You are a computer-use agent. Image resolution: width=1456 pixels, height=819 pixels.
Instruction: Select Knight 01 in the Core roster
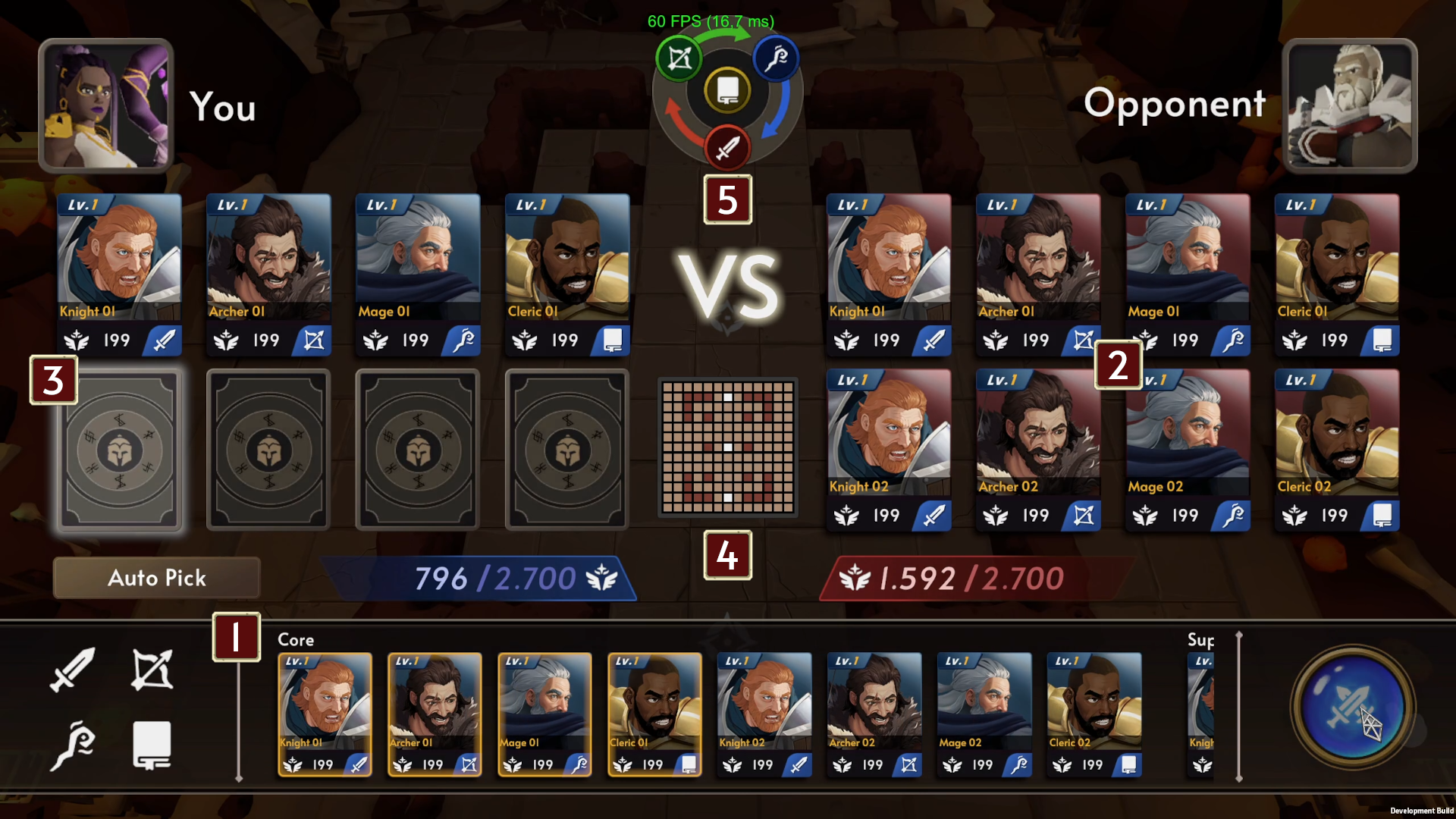pyautogui.click(x=325, y=714)
